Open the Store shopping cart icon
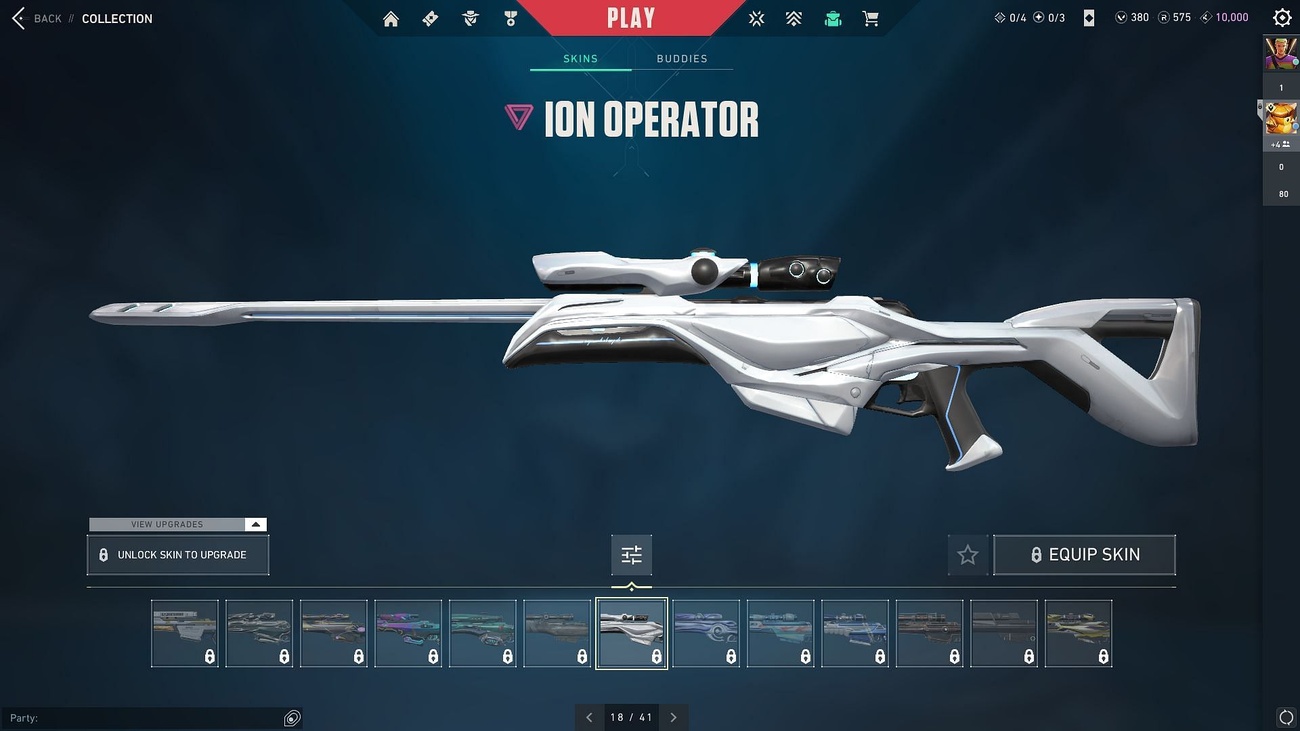Screen dimensions: 1300x731 (870, 17)
